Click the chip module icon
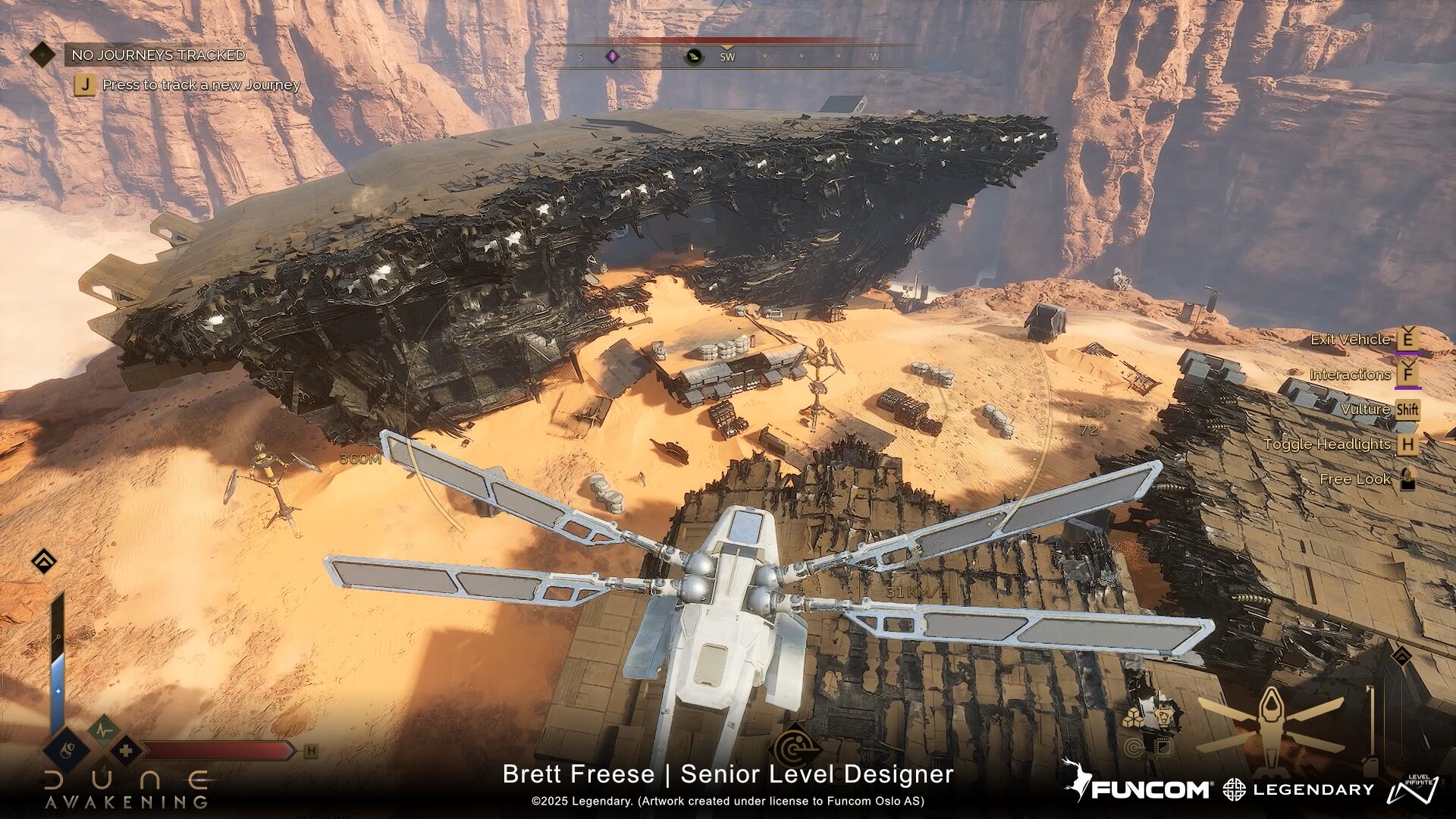 click(1162, 748)
